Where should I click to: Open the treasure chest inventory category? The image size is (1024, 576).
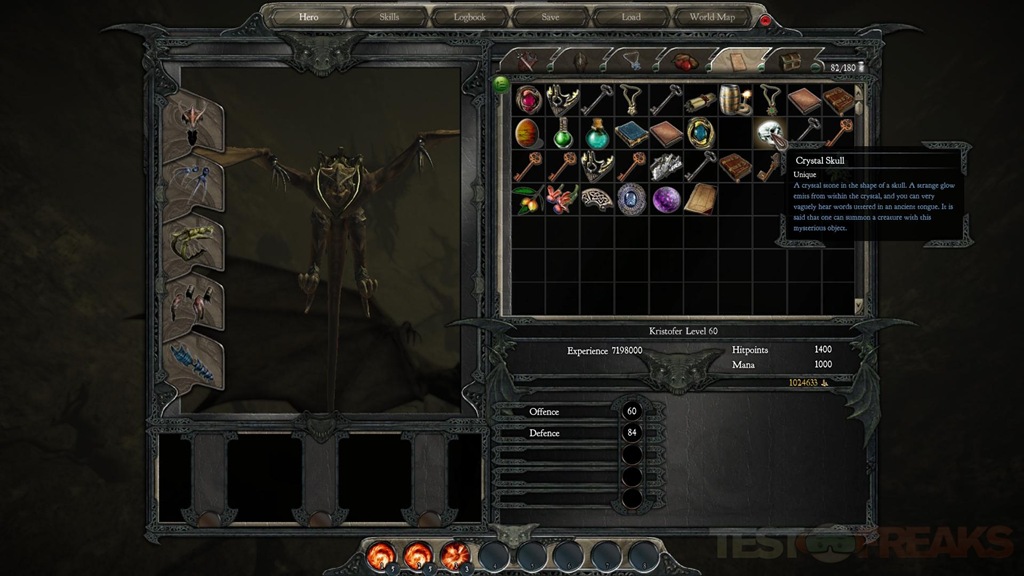coord(795,61)
